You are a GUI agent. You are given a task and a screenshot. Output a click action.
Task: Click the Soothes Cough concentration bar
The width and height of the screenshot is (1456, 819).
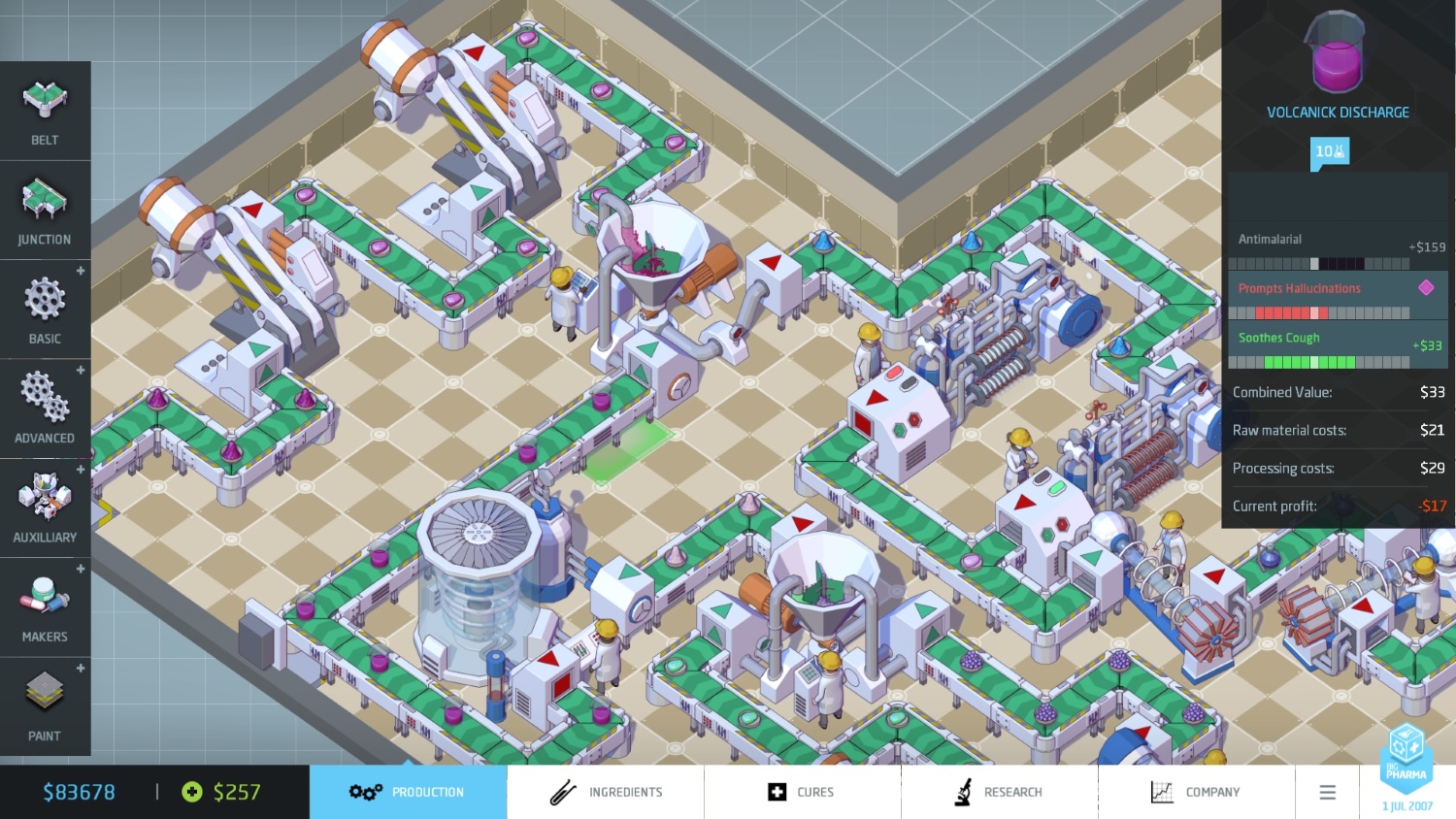(x=1317, y=361)
